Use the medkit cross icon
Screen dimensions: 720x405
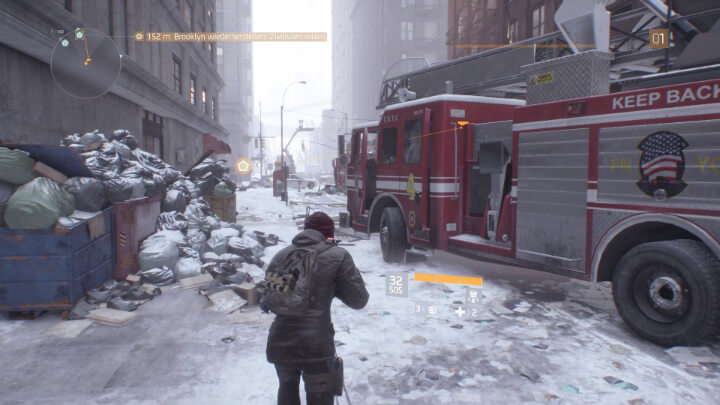coord(459,311)
